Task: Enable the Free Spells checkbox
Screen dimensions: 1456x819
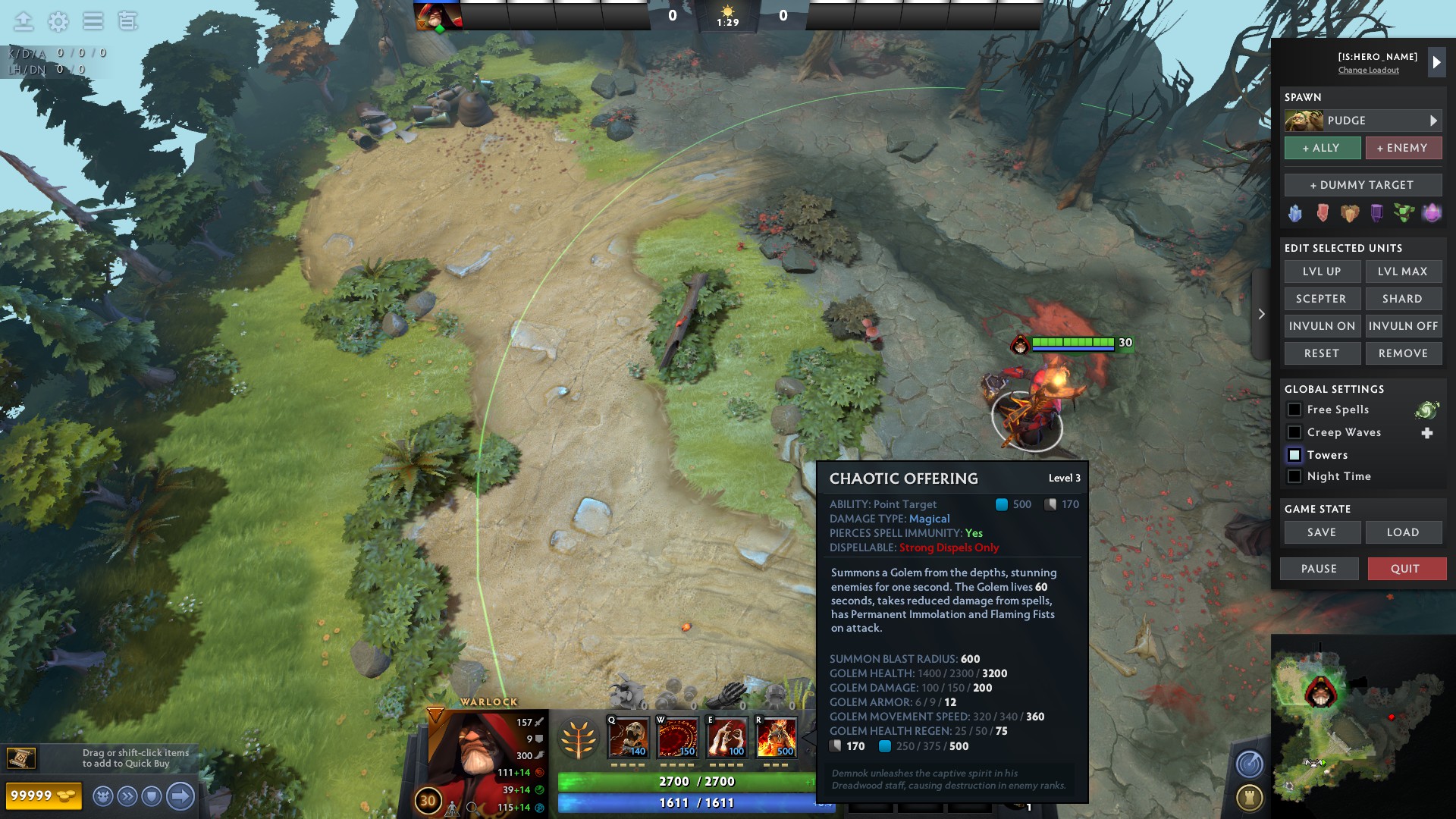Action: click(1294, 409)
